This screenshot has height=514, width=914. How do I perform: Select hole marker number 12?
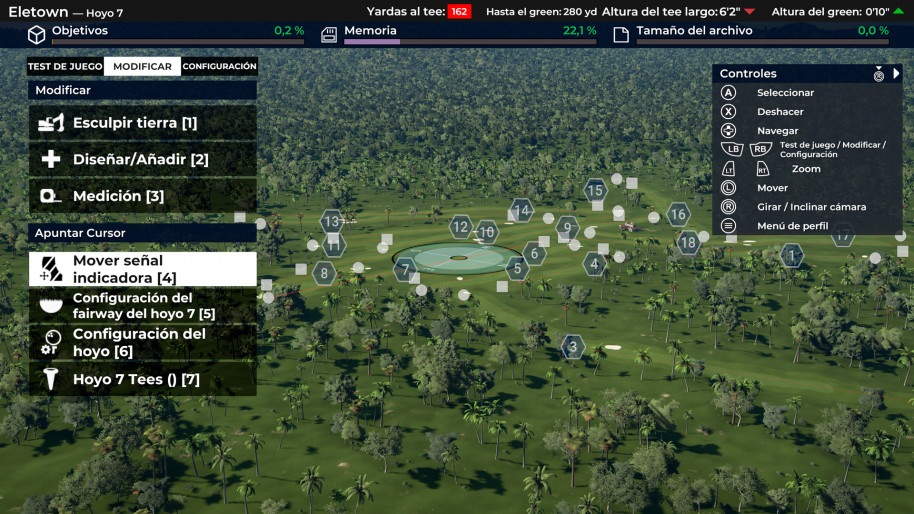460,227
